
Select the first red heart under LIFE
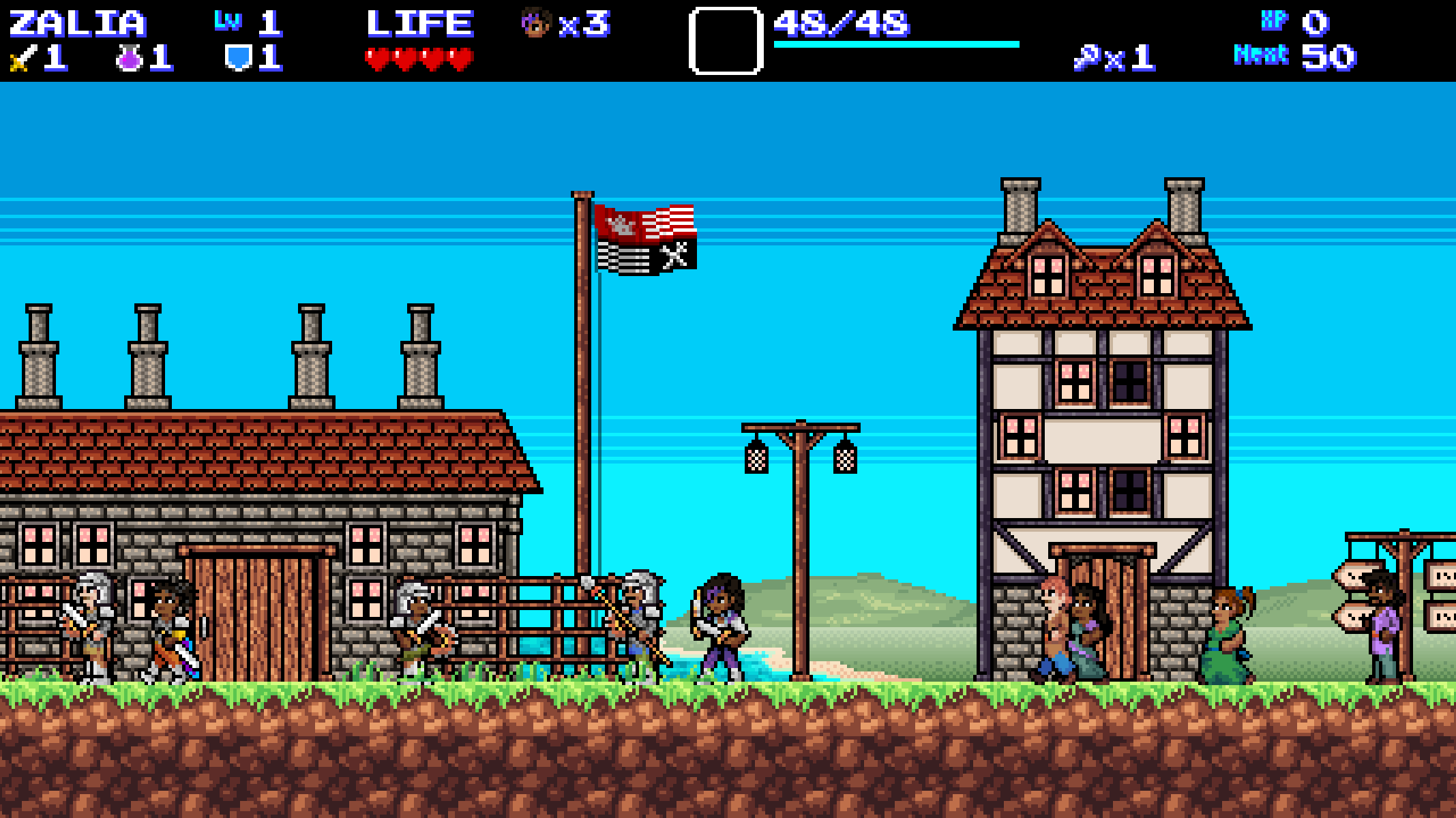pos(378,59)
